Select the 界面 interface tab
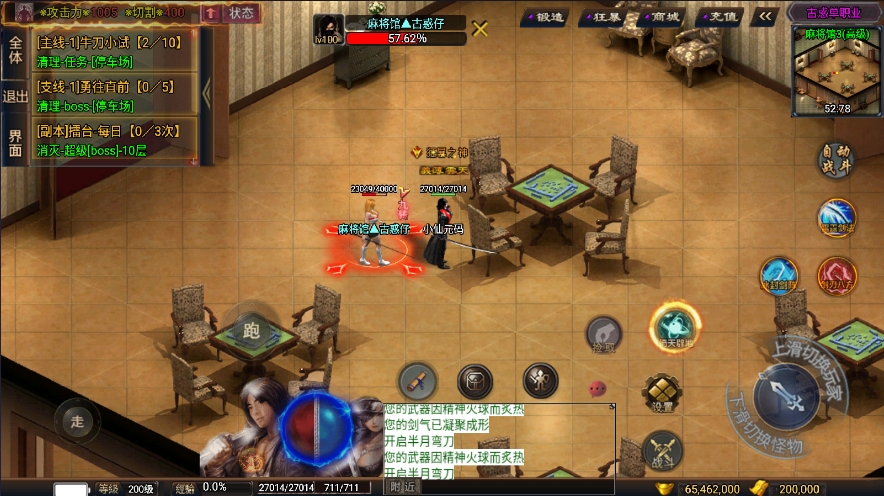The height and width of the screenshot is (496, 884). pyautogui.click(x=15, y=143)
